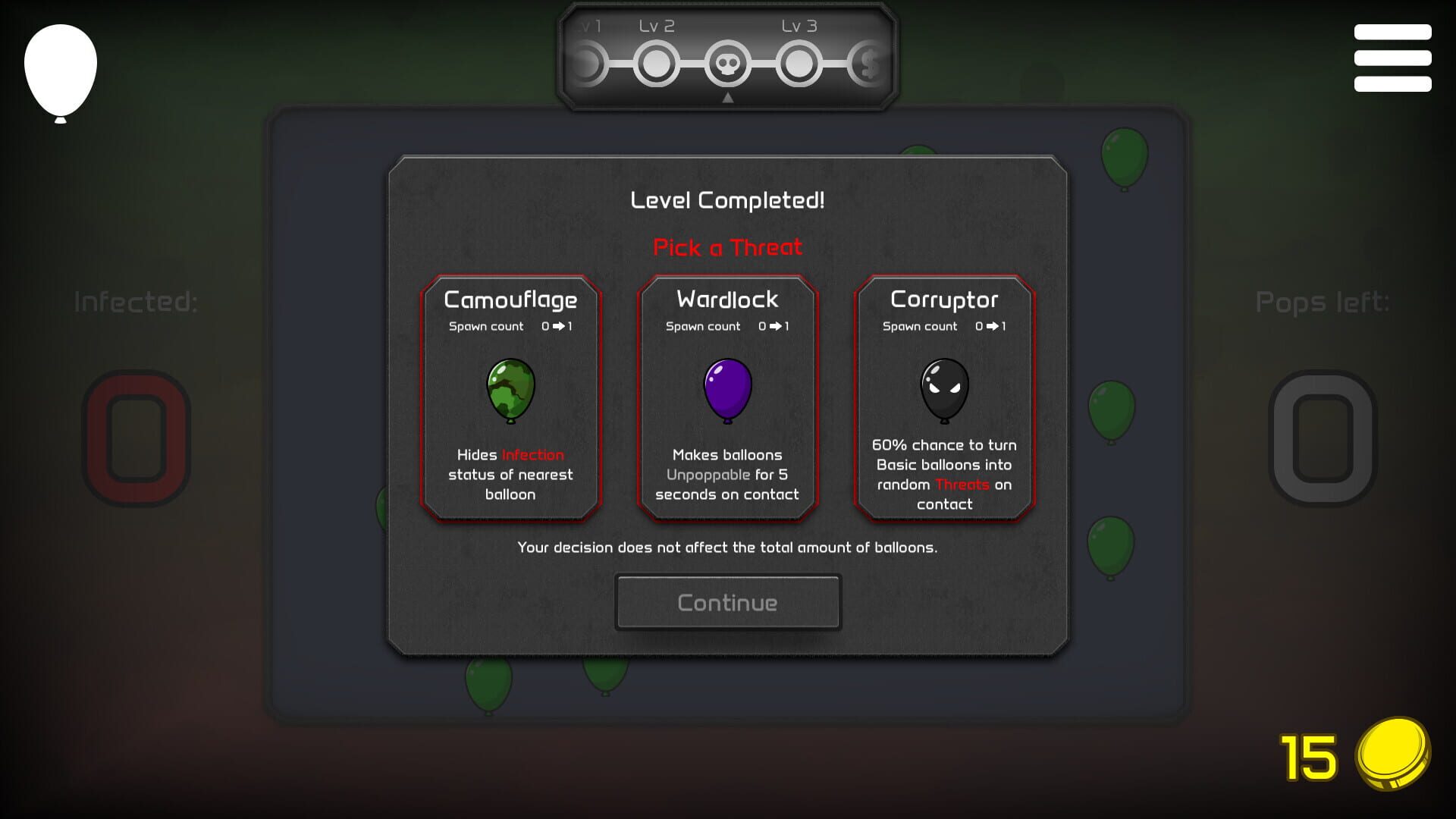Screen dimensions: 1456x819
Task: Select the Camouflage threat card
Action: pyautogui.click(x=510, y=398)
